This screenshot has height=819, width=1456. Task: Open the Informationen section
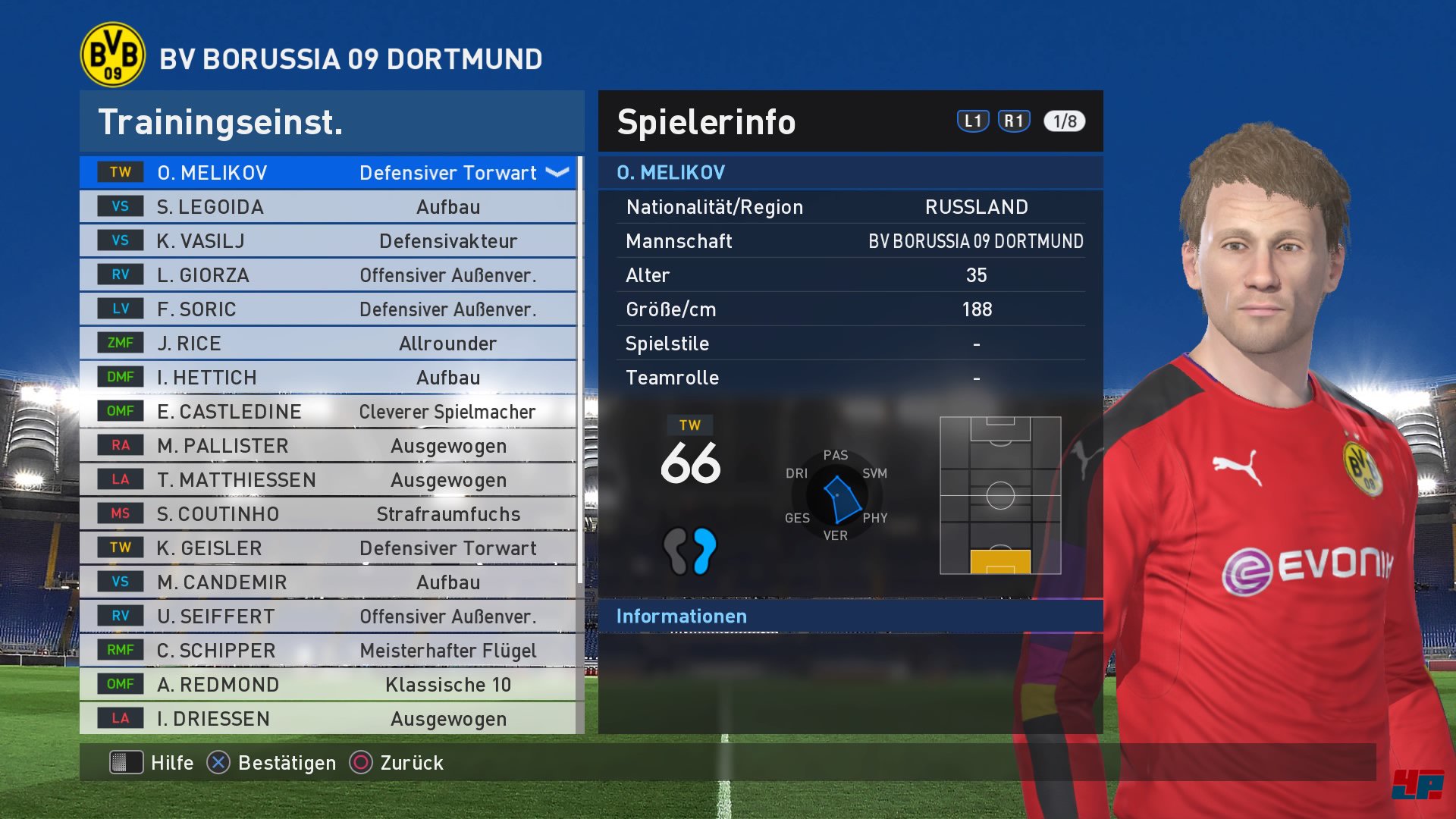pos(681,617)
